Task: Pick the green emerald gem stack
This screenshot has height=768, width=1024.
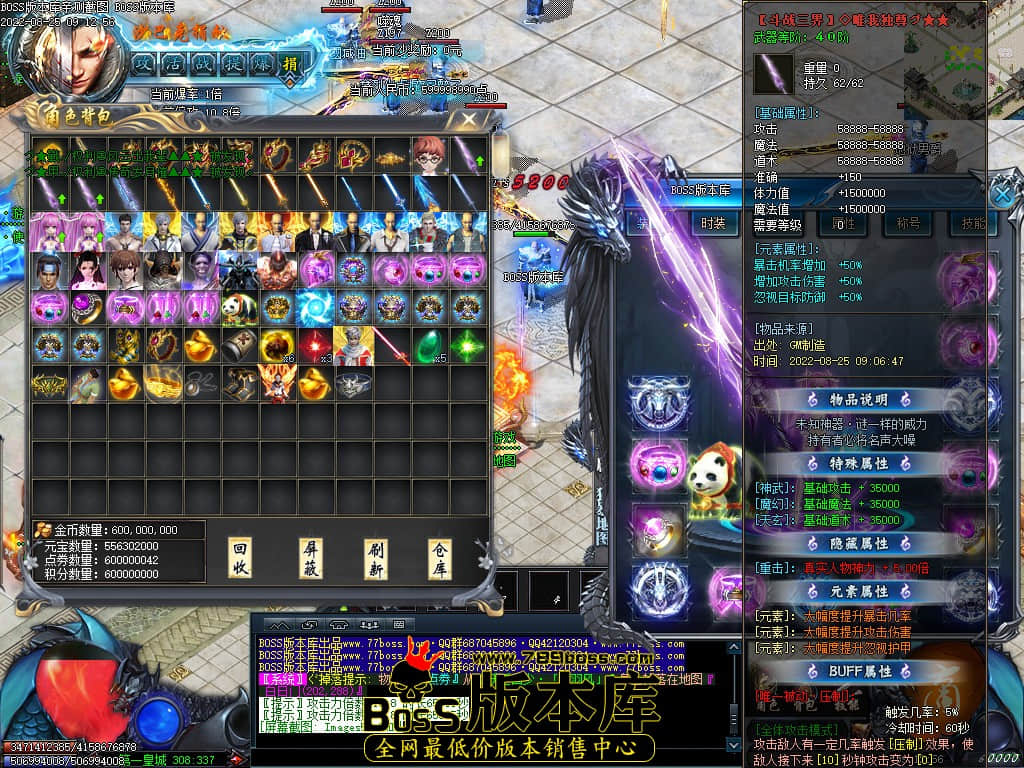Action: (430, 345)
